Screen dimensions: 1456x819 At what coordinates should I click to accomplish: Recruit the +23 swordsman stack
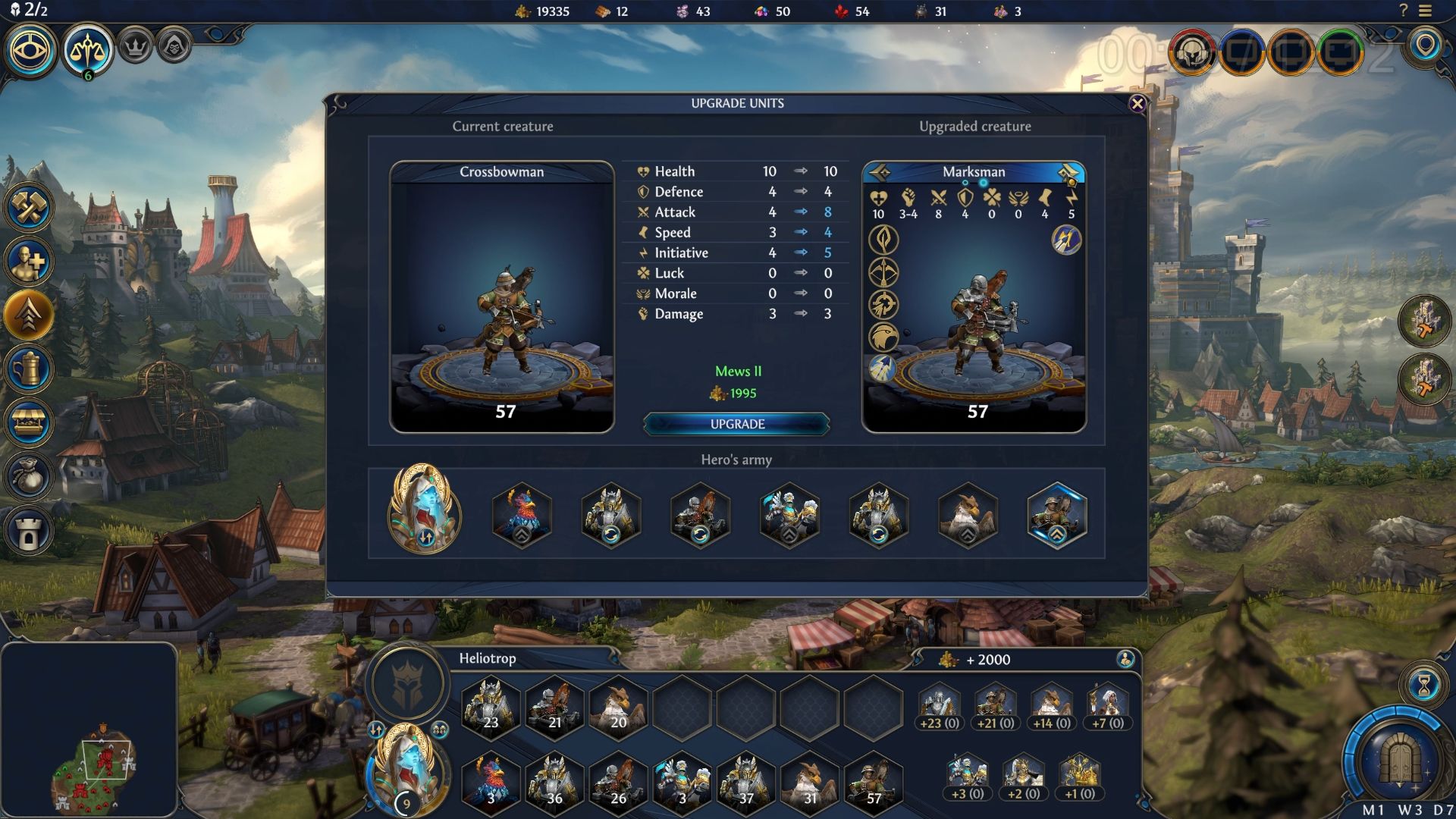click(x=940, y=707)
